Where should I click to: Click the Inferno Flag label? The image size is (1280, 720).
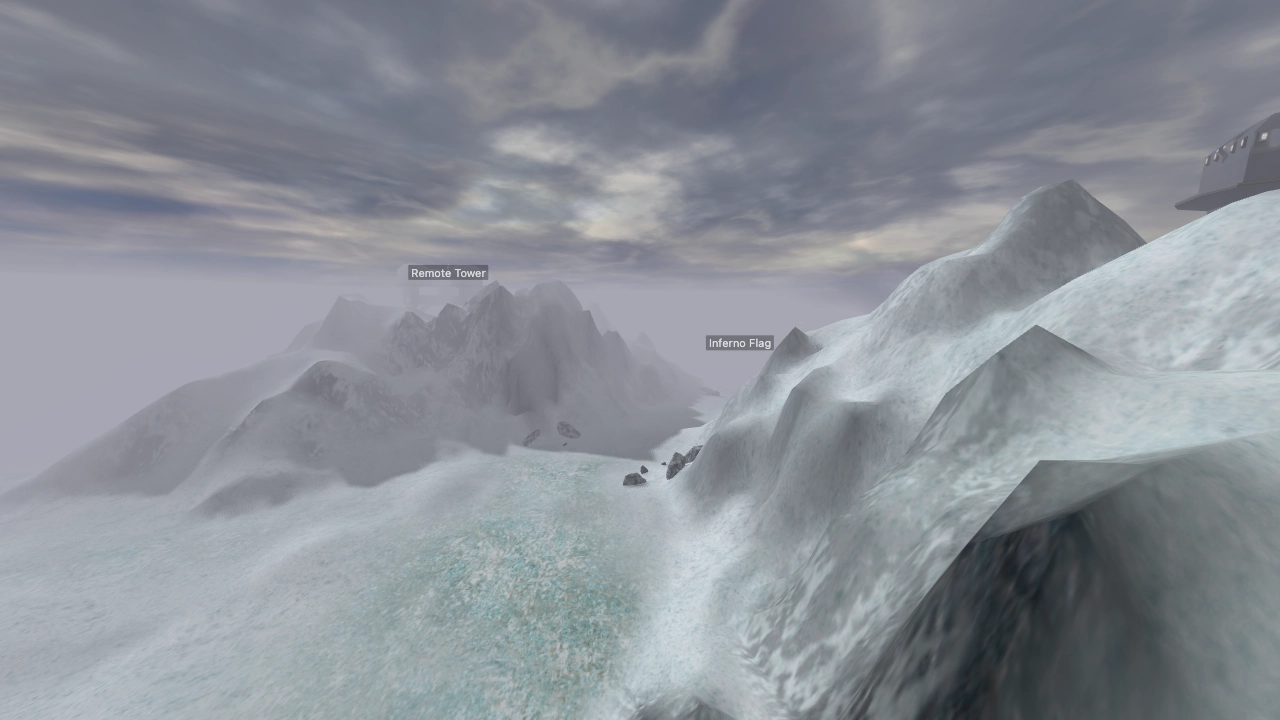tap(738, 343)
